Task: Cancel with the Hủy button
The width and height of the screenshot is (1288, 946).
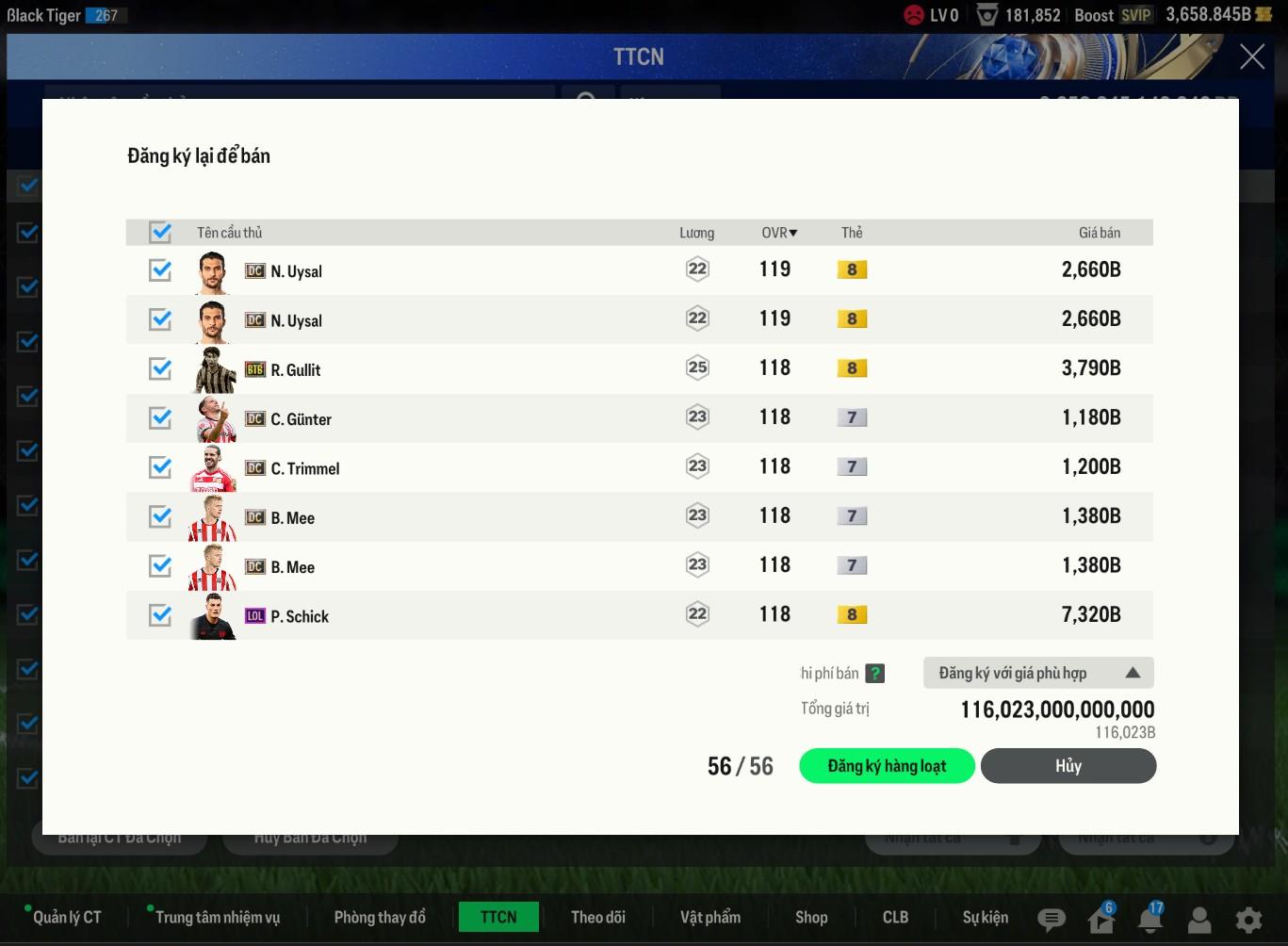Action: click(1068, 766)
